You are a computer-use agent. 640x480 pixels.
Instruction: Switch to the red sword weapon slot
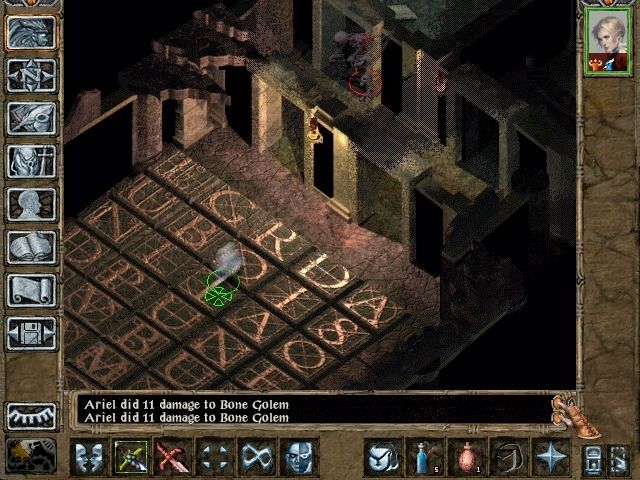[172, 457]
